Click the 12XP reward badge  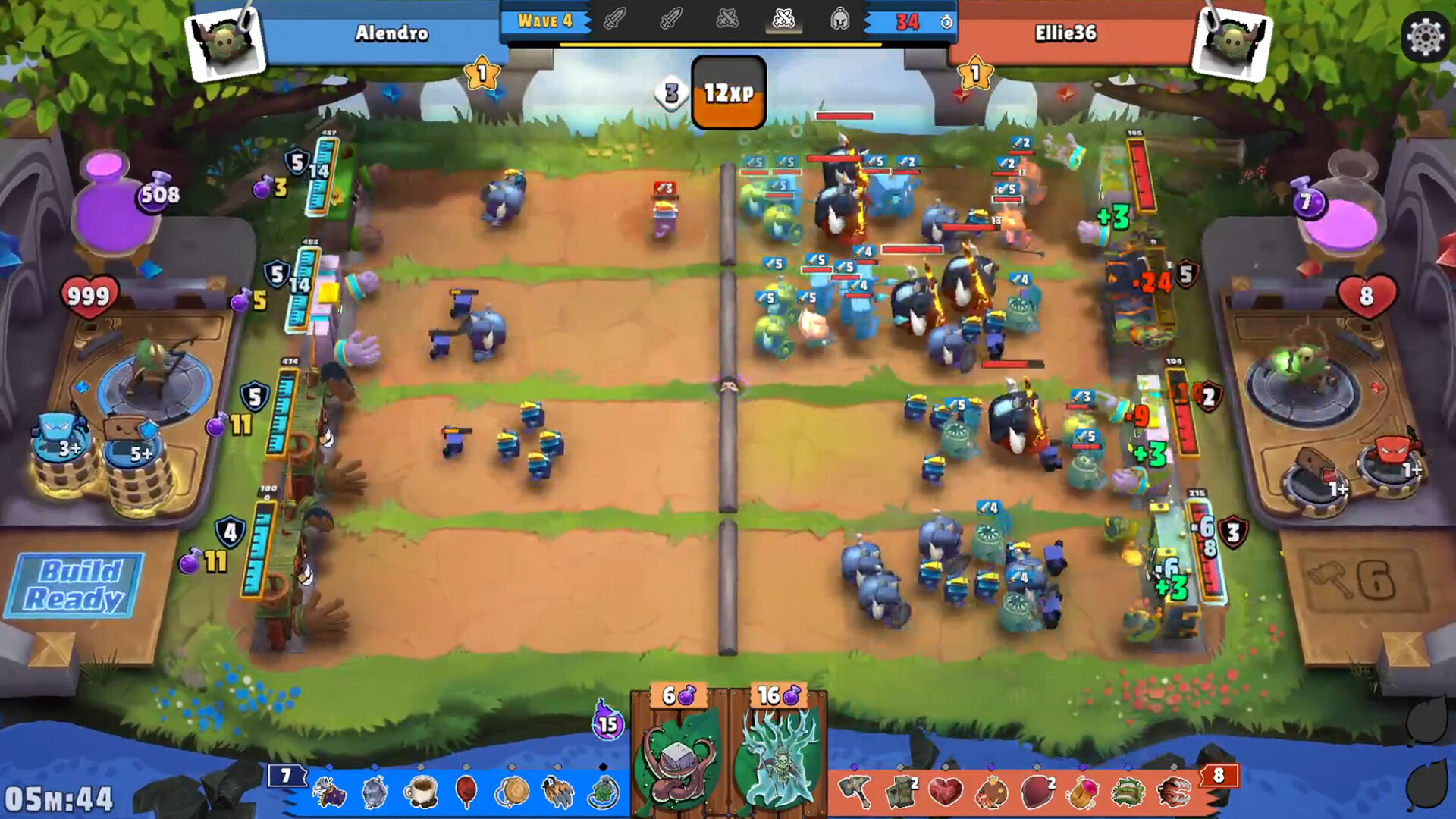[727, 93]
